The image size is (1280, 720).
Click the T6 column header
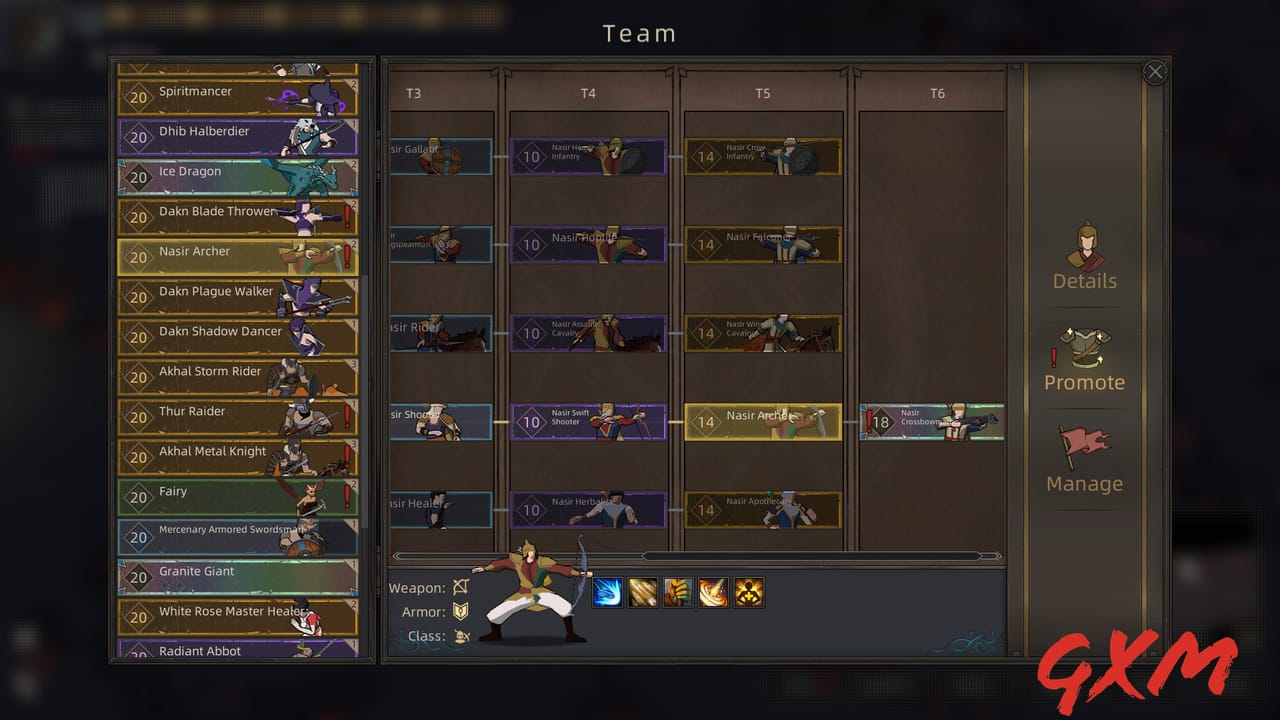click(937, 93)
